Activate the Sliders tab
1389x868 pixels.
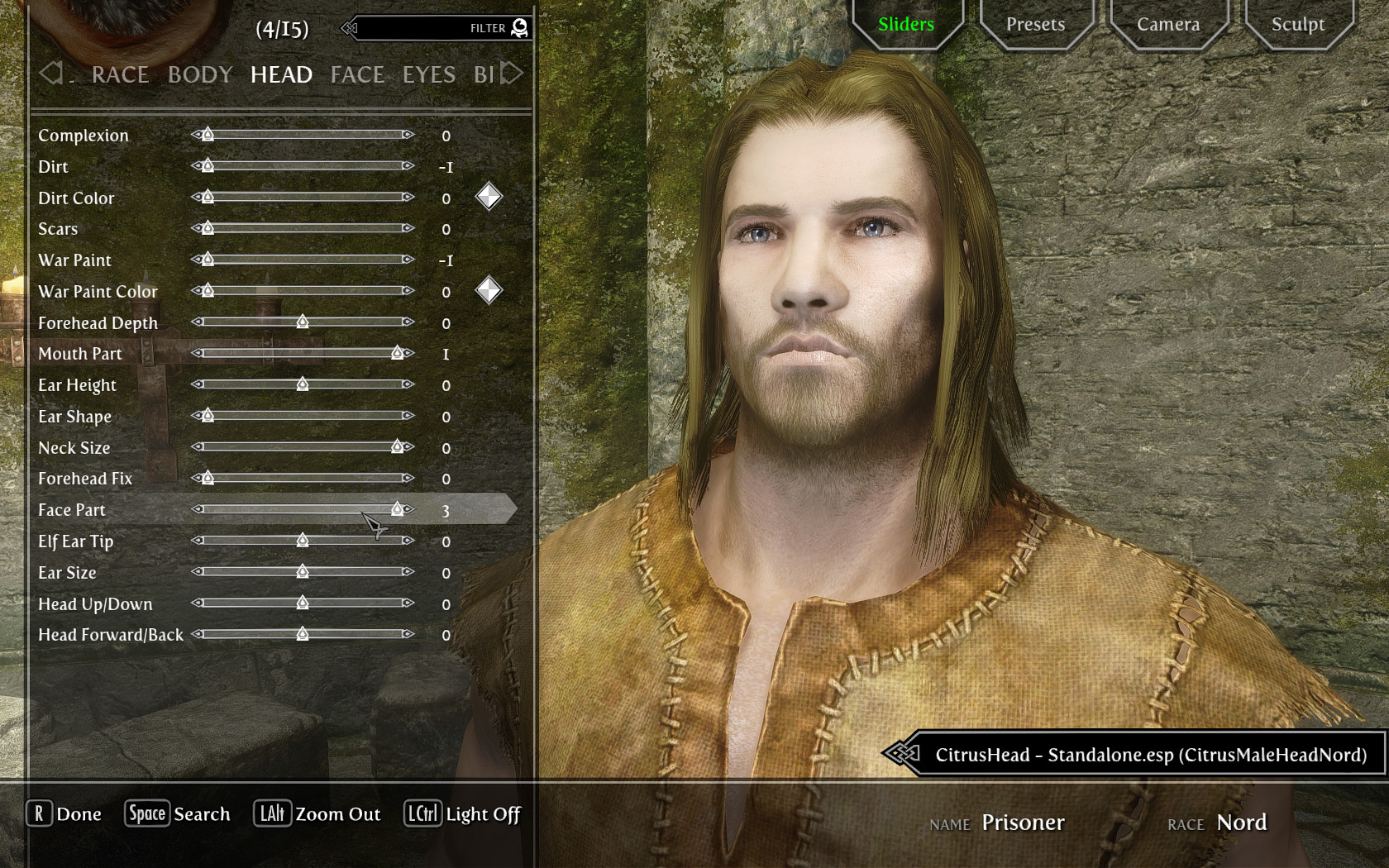click(x=906, y=25)
